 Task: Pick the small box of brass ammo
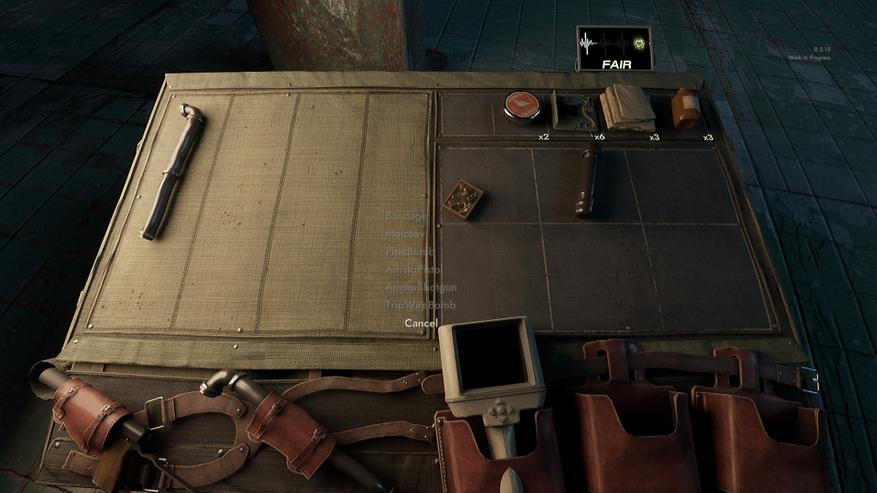(462, 199)
